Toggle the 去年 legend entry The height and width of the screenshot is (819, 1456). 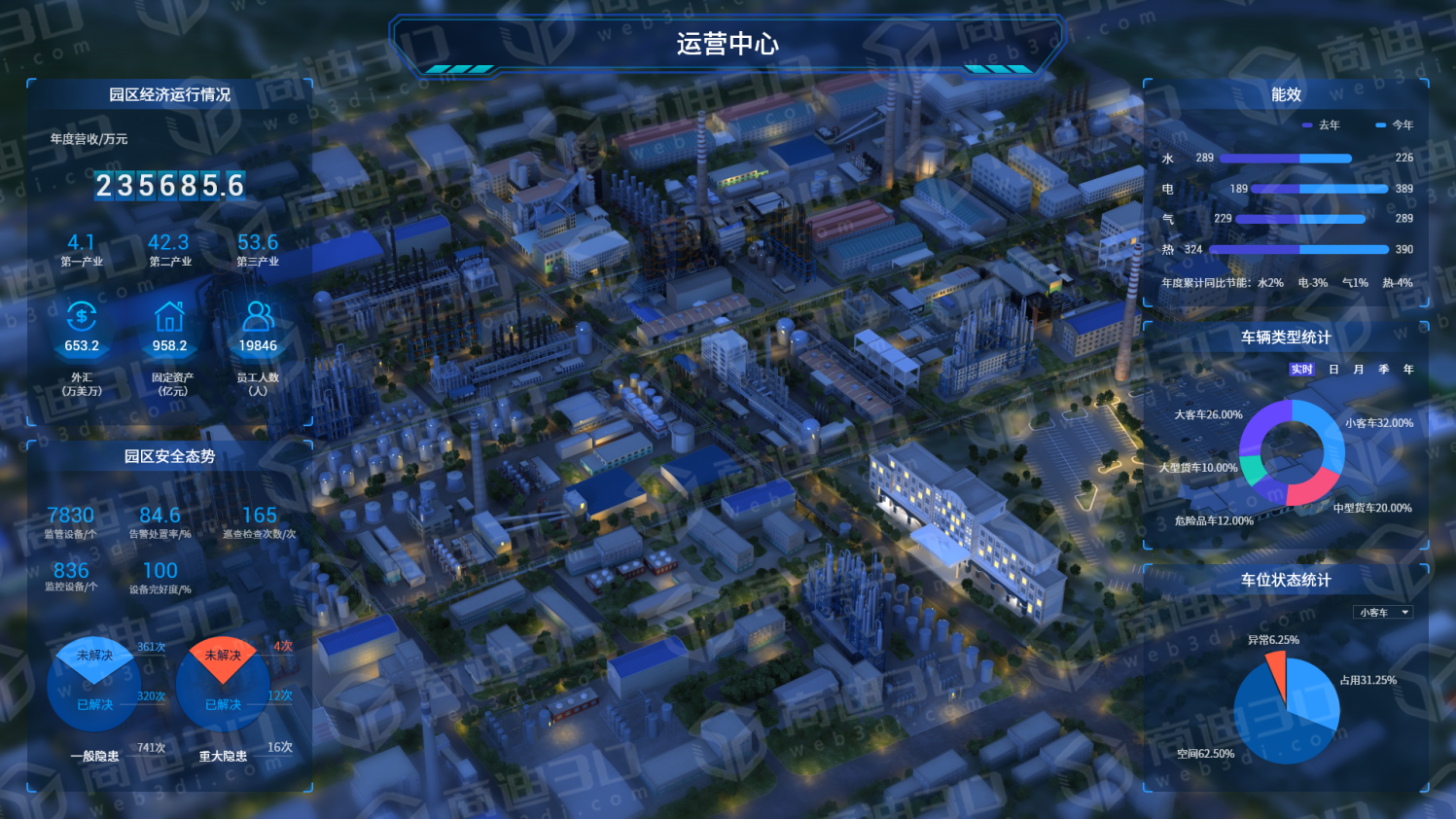1322,125
